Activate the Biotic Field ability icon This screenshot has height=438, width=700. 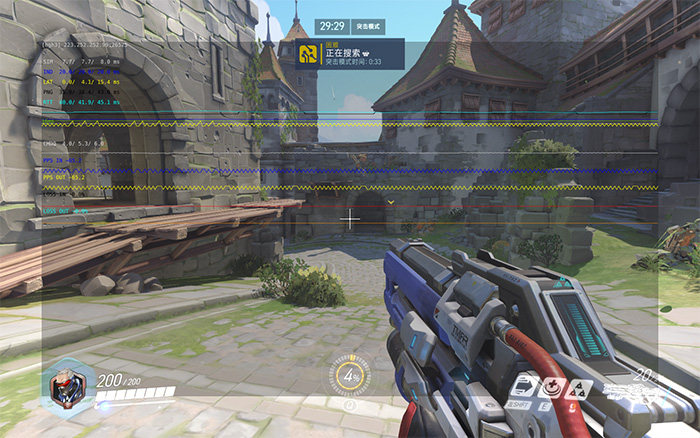pyautogui.click(x=550, y=386)
